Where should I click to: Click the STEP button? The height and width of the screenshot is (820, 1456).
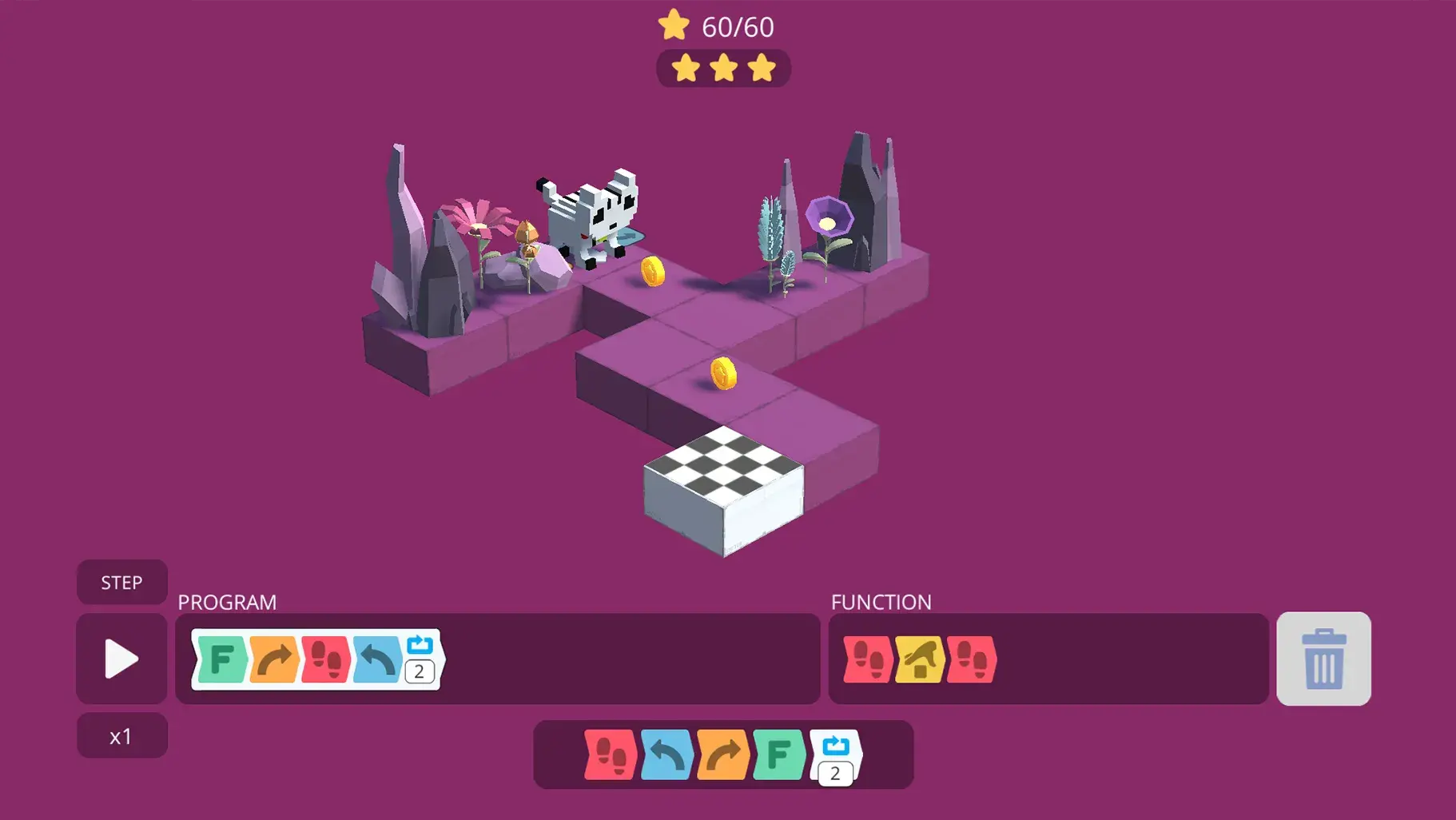pos(121,582)
